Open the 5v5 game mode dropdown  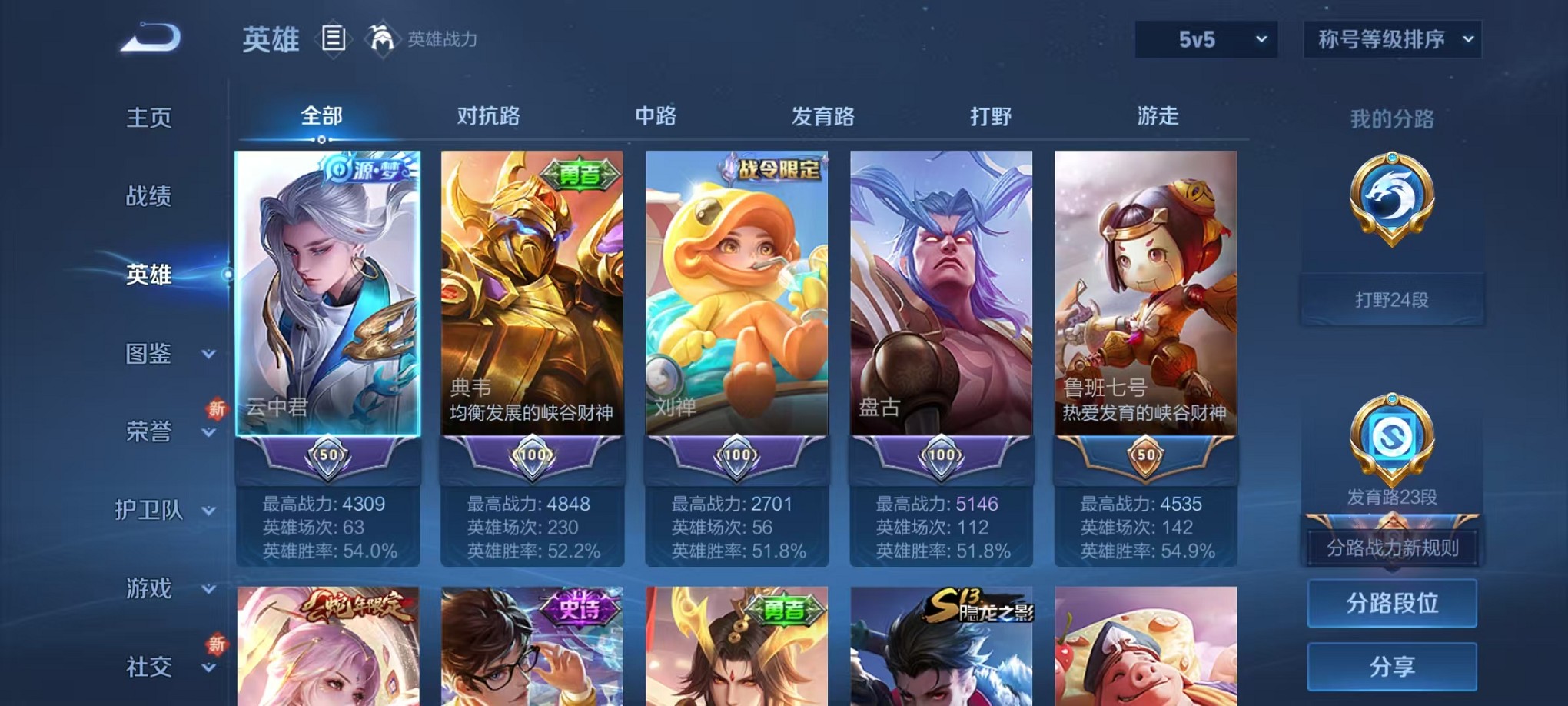point(1205,38)
